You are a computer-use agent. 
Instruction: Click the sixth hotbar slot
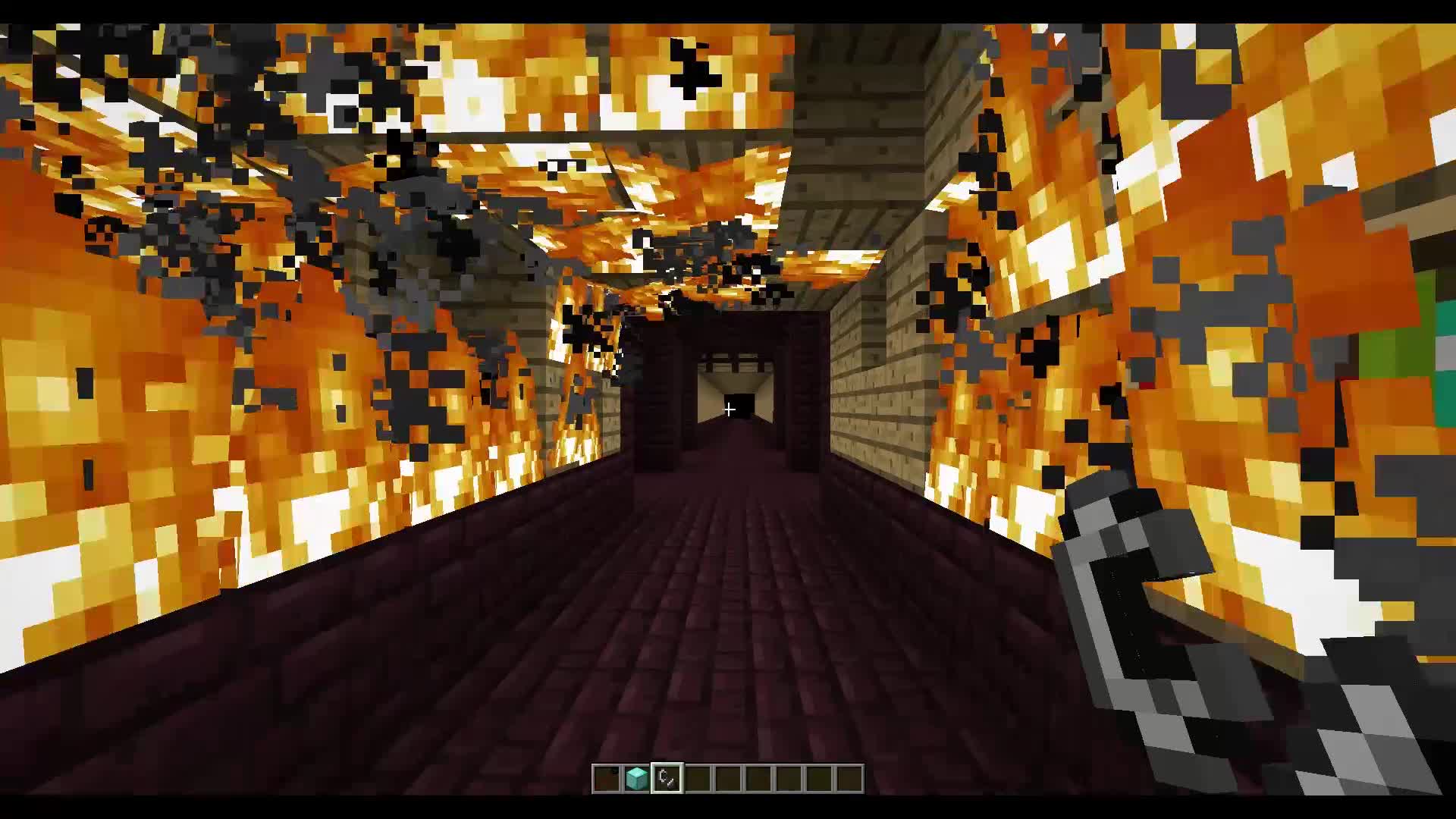tap(758, 777)
